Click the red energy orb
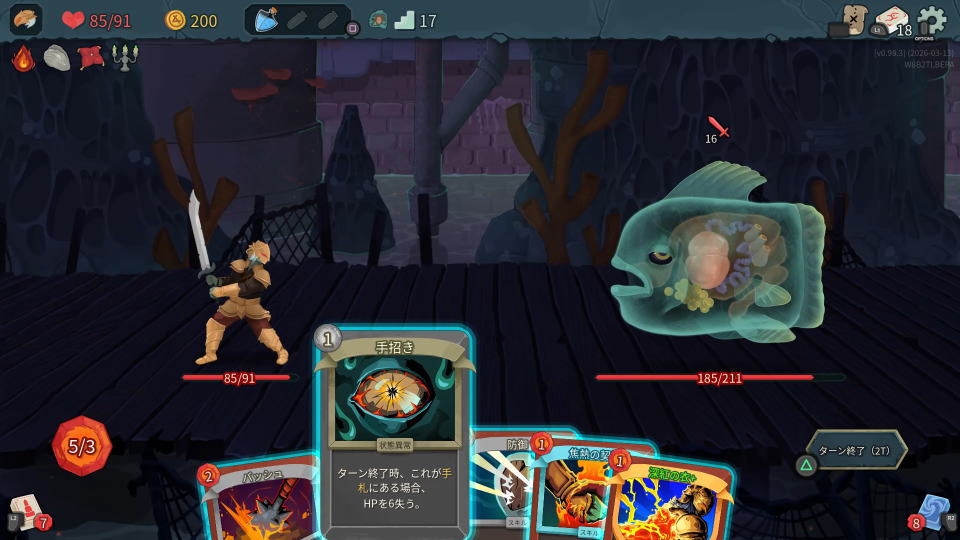Image resolution: width=960 pixels, height=540 pixels. tap(82, 446)
